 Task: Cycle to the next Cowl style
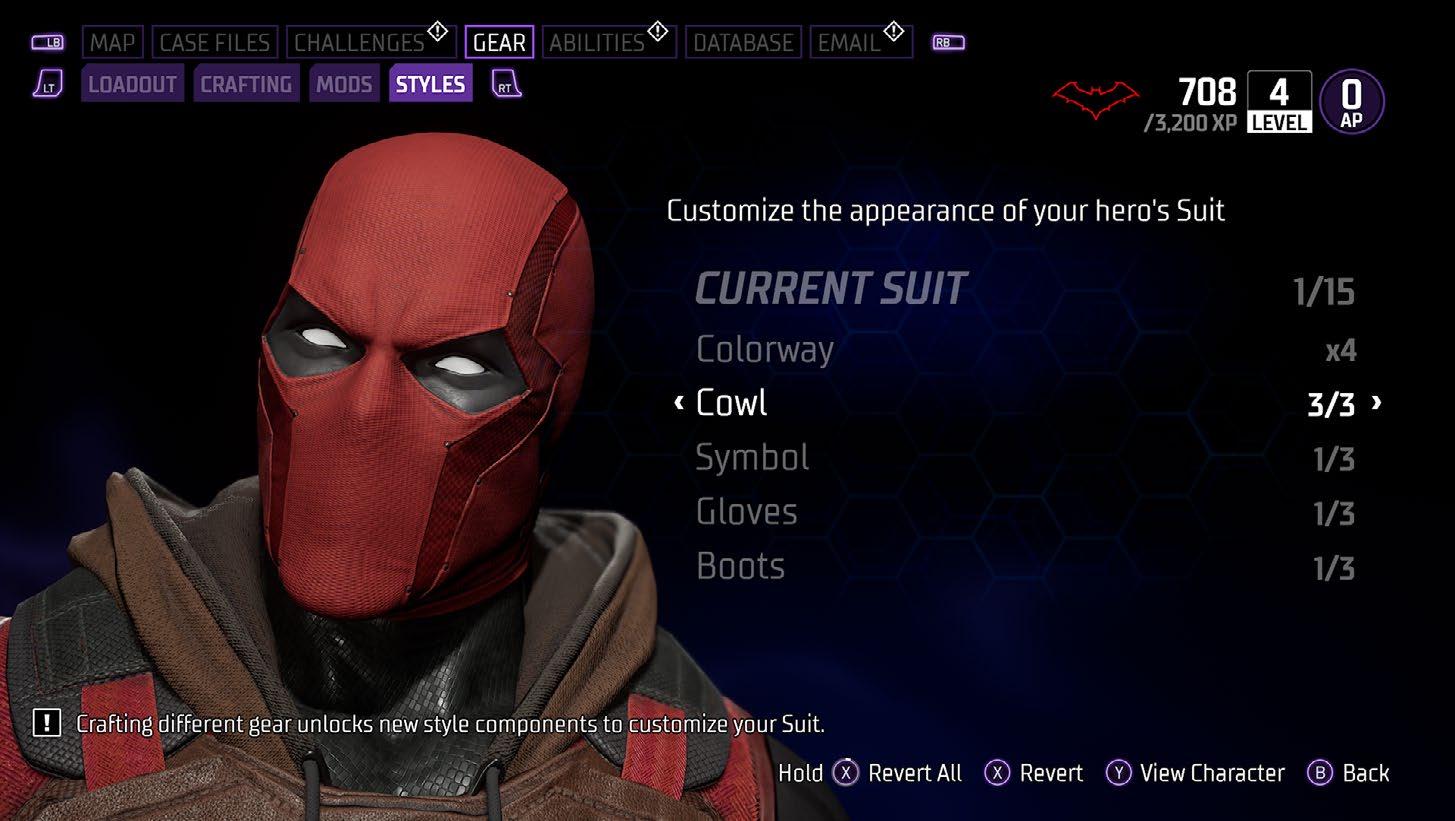pos(1377,403)
